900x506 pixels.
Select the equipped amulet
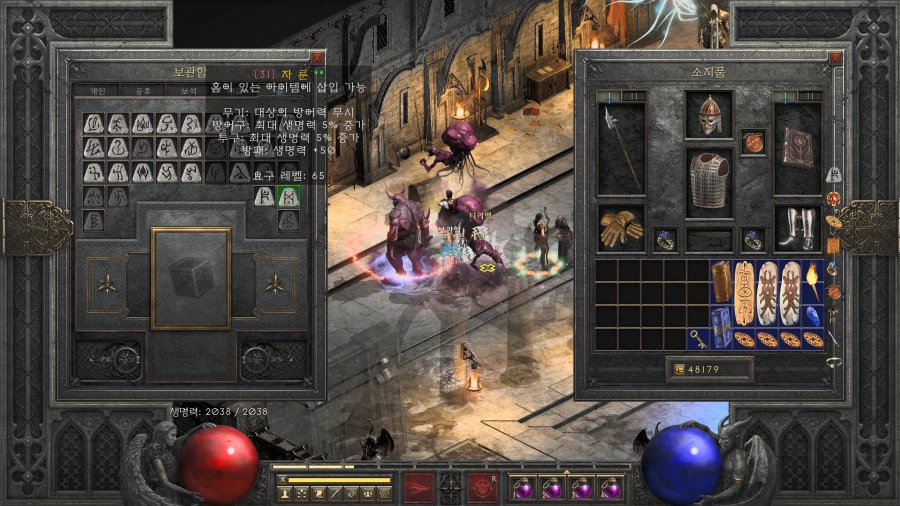point(753,142)
